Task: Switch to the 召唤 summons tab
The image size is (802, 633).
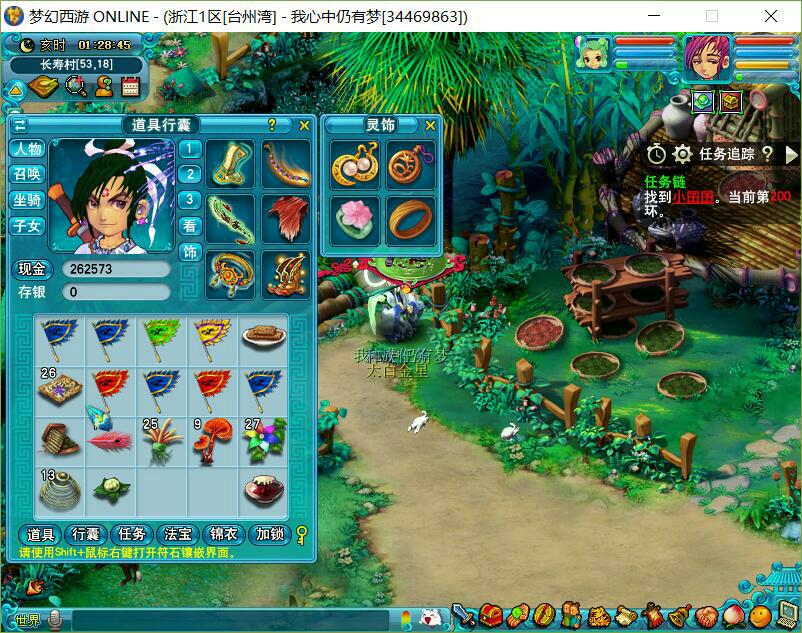Action: pyautogui.click(x=27, y=174)
